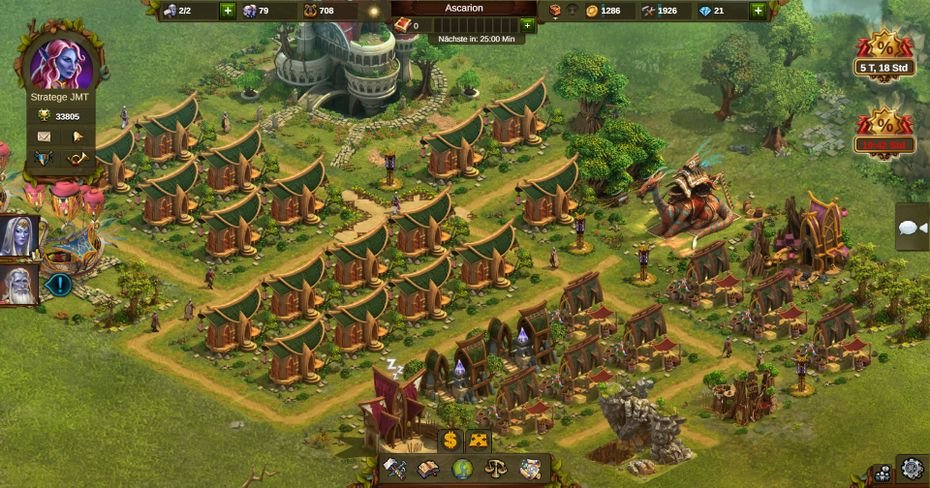Open the trader scales menu
This screenshot has height=488, width=930.
495,468
